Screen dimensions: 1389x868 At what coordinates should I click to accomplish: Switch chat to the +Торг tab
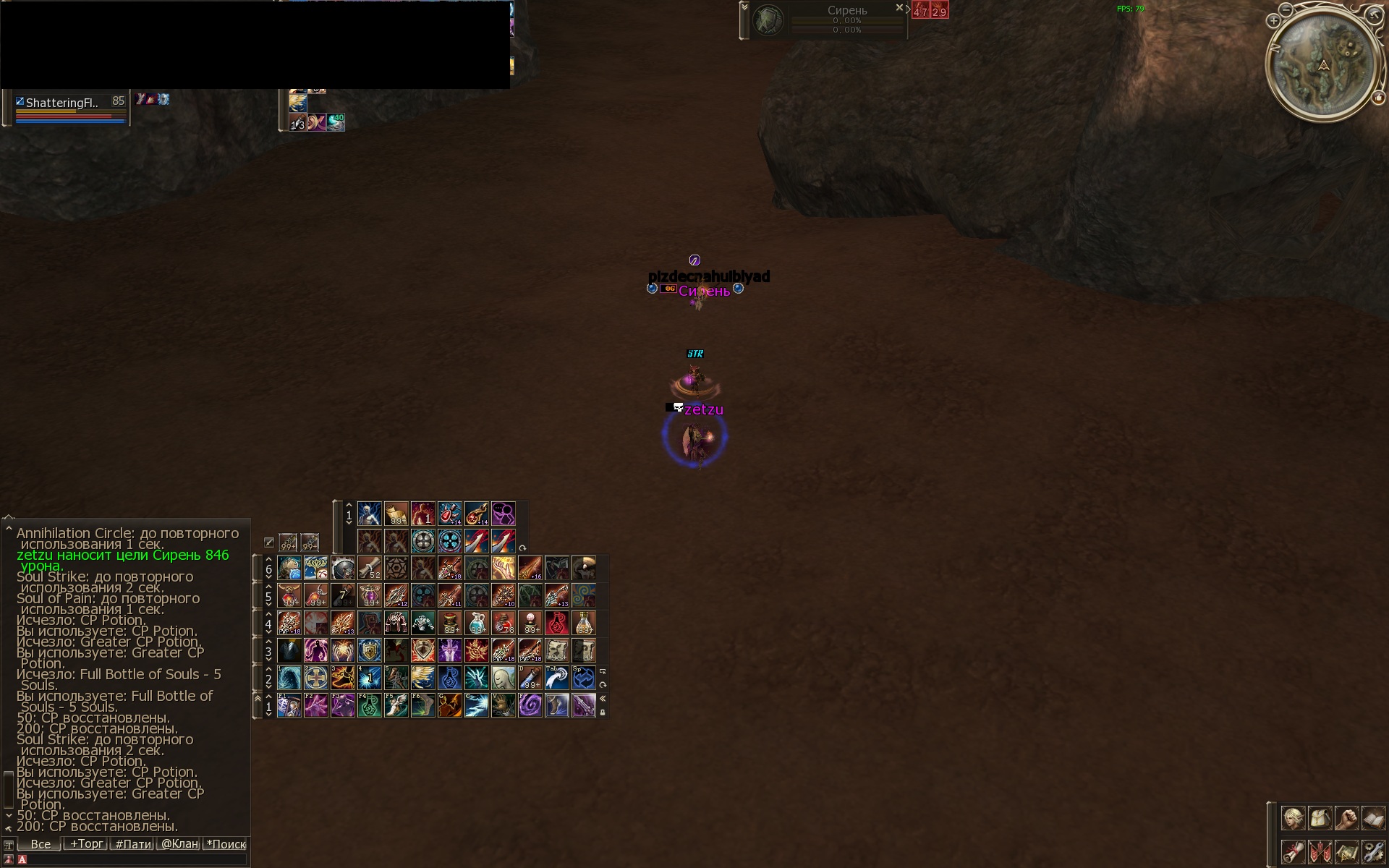[86, 844]
